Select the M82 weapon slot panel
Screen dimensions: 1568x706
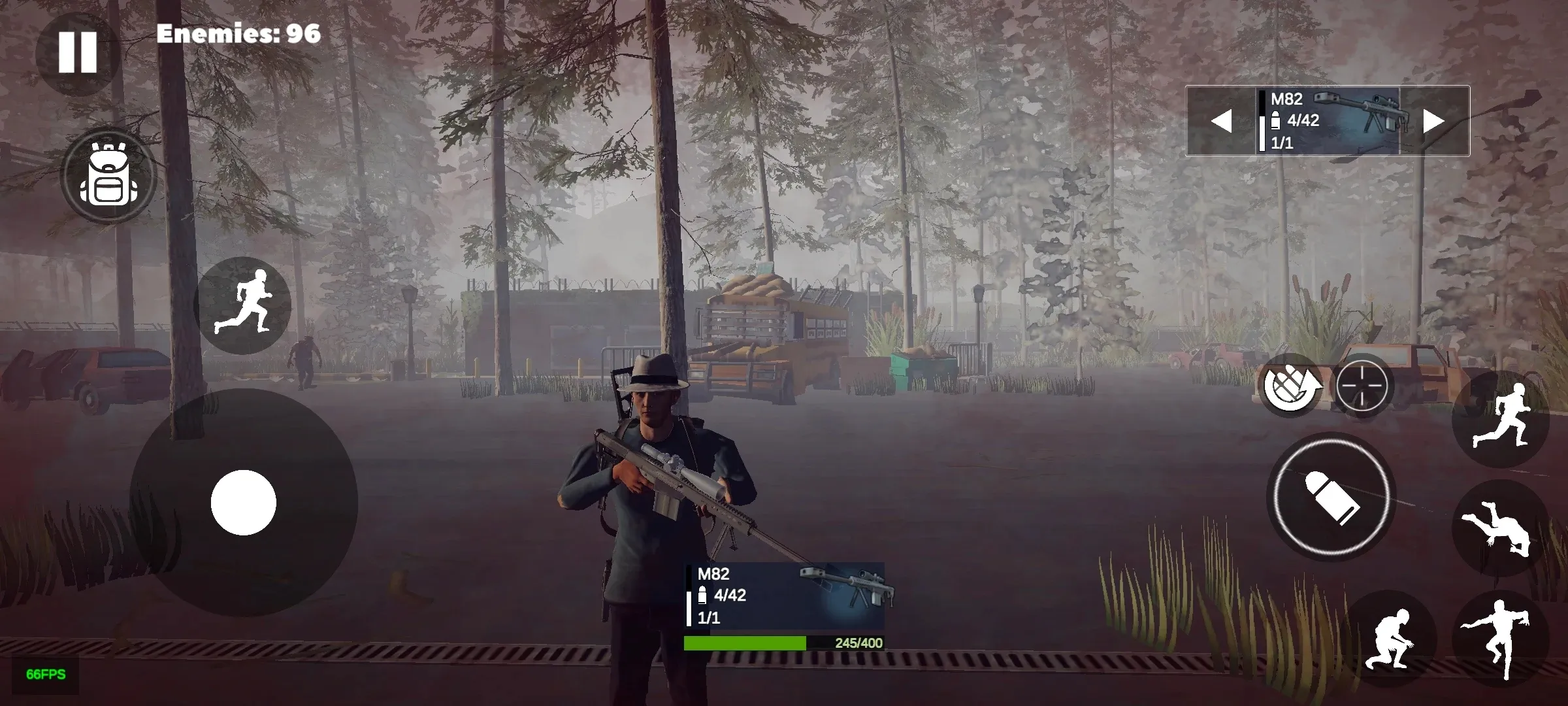coord(1326,120)
